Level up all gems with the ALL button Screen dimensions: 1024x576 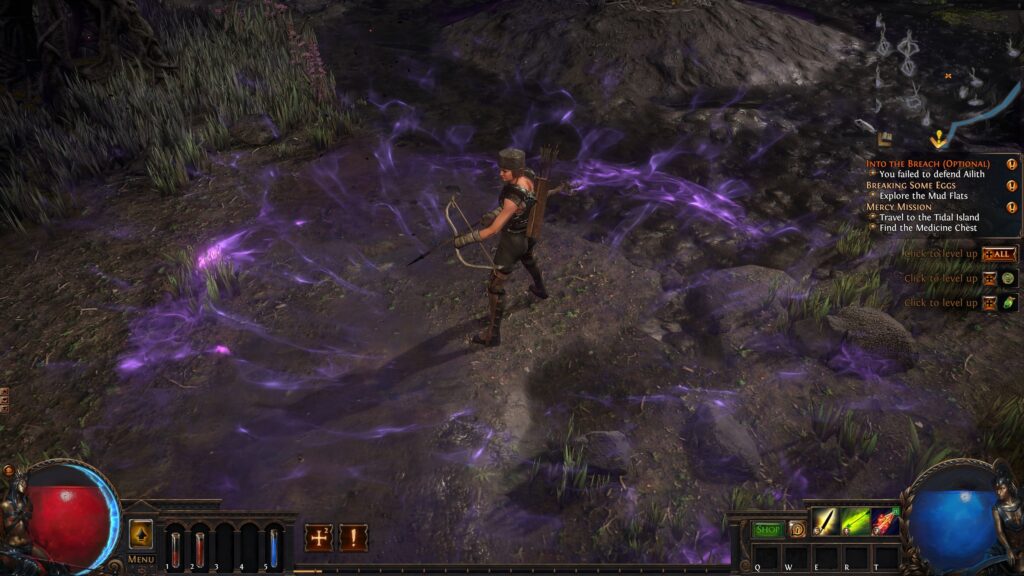(x=999, y=254)
